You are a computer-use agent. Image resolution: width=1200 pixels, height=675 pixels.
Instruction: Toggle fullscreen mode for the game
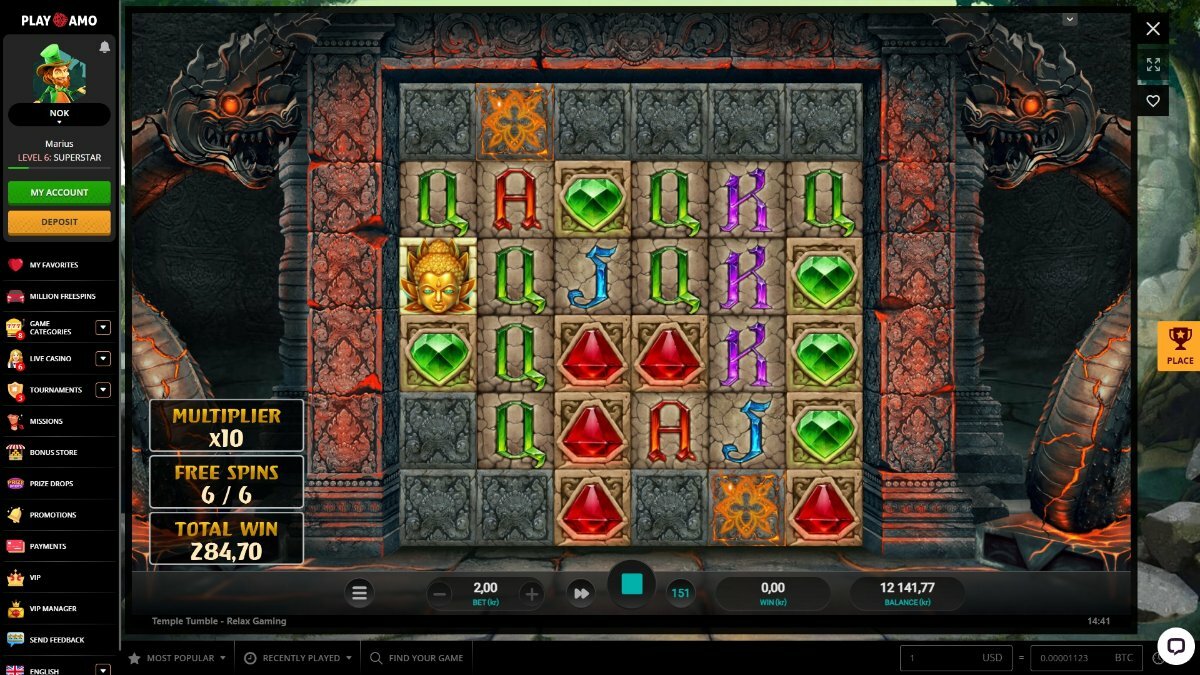click(1153, 65)
